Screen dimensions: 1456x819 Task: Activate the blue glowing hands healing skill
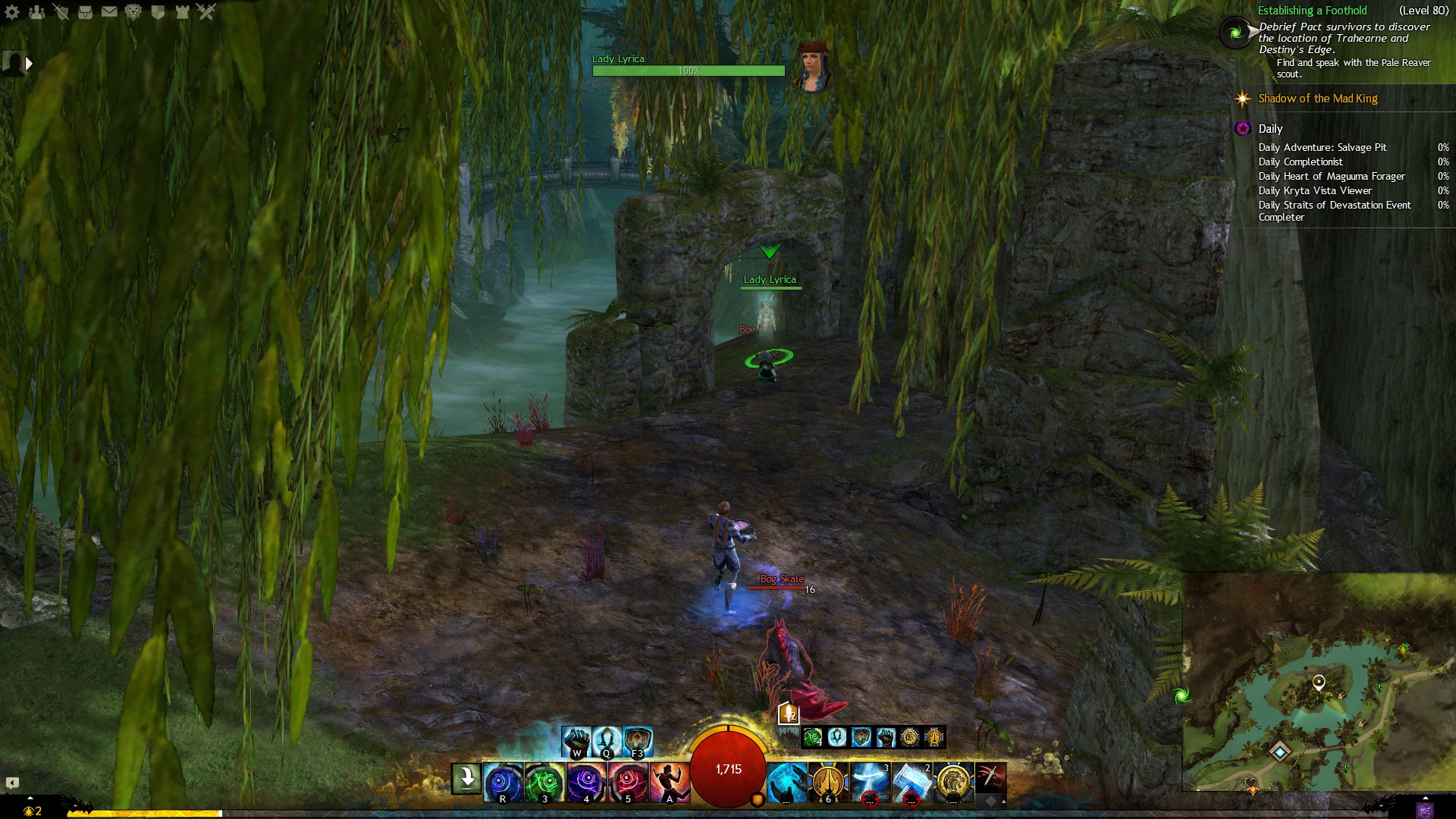click(786, 782)
